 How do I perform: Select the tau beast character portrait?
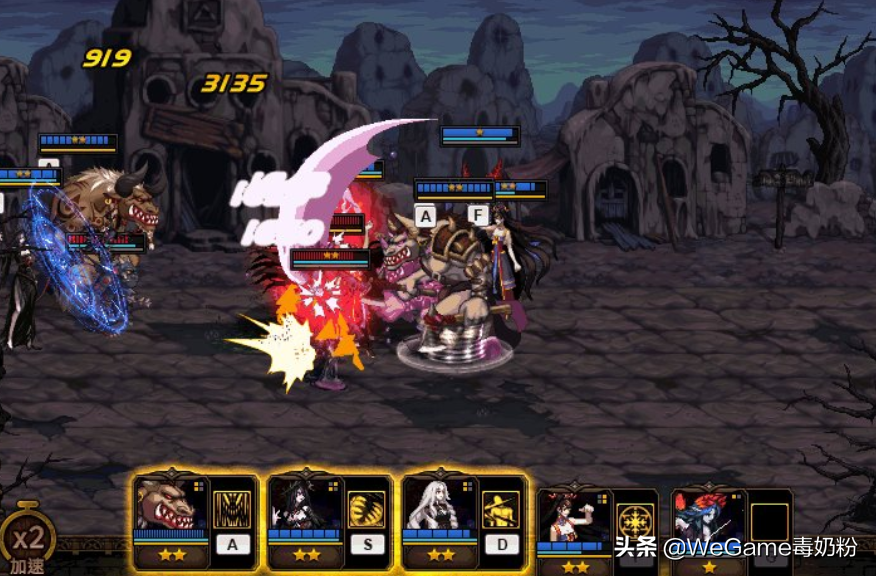(x=171, y=506)
